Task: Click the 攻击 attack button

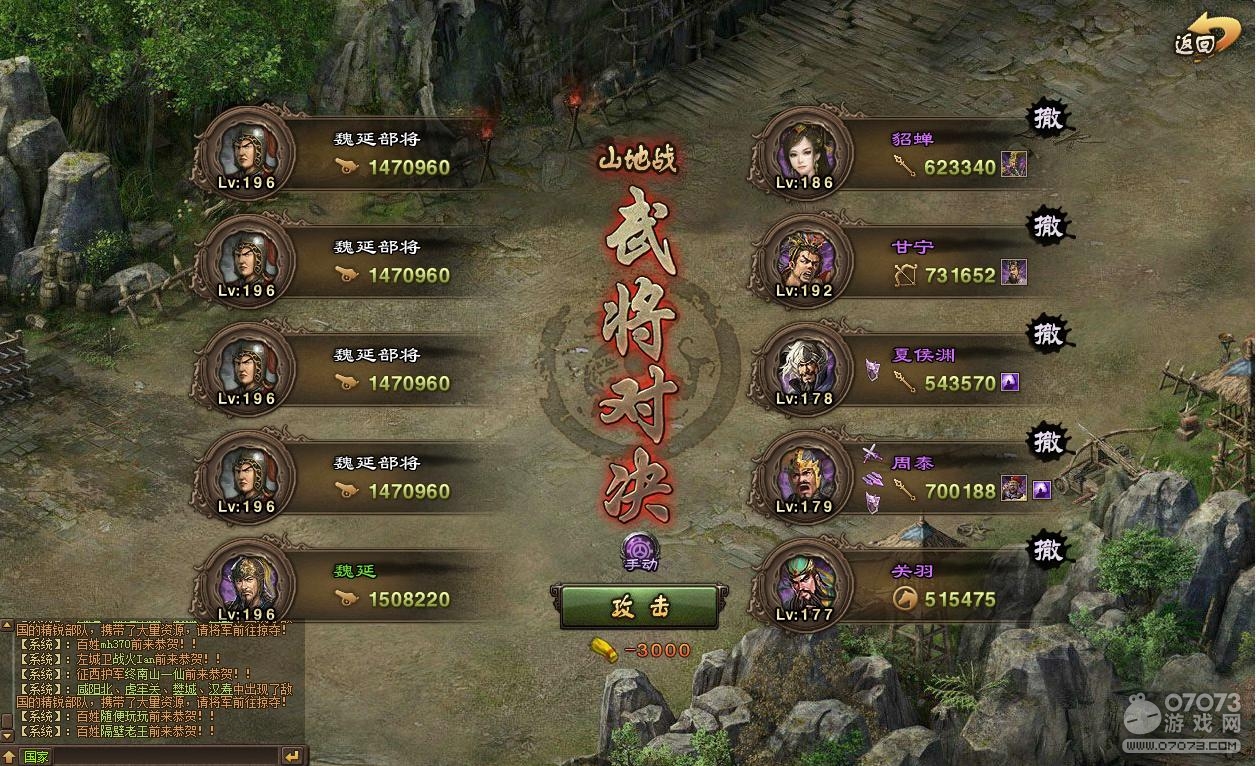Action: [633, 606]
